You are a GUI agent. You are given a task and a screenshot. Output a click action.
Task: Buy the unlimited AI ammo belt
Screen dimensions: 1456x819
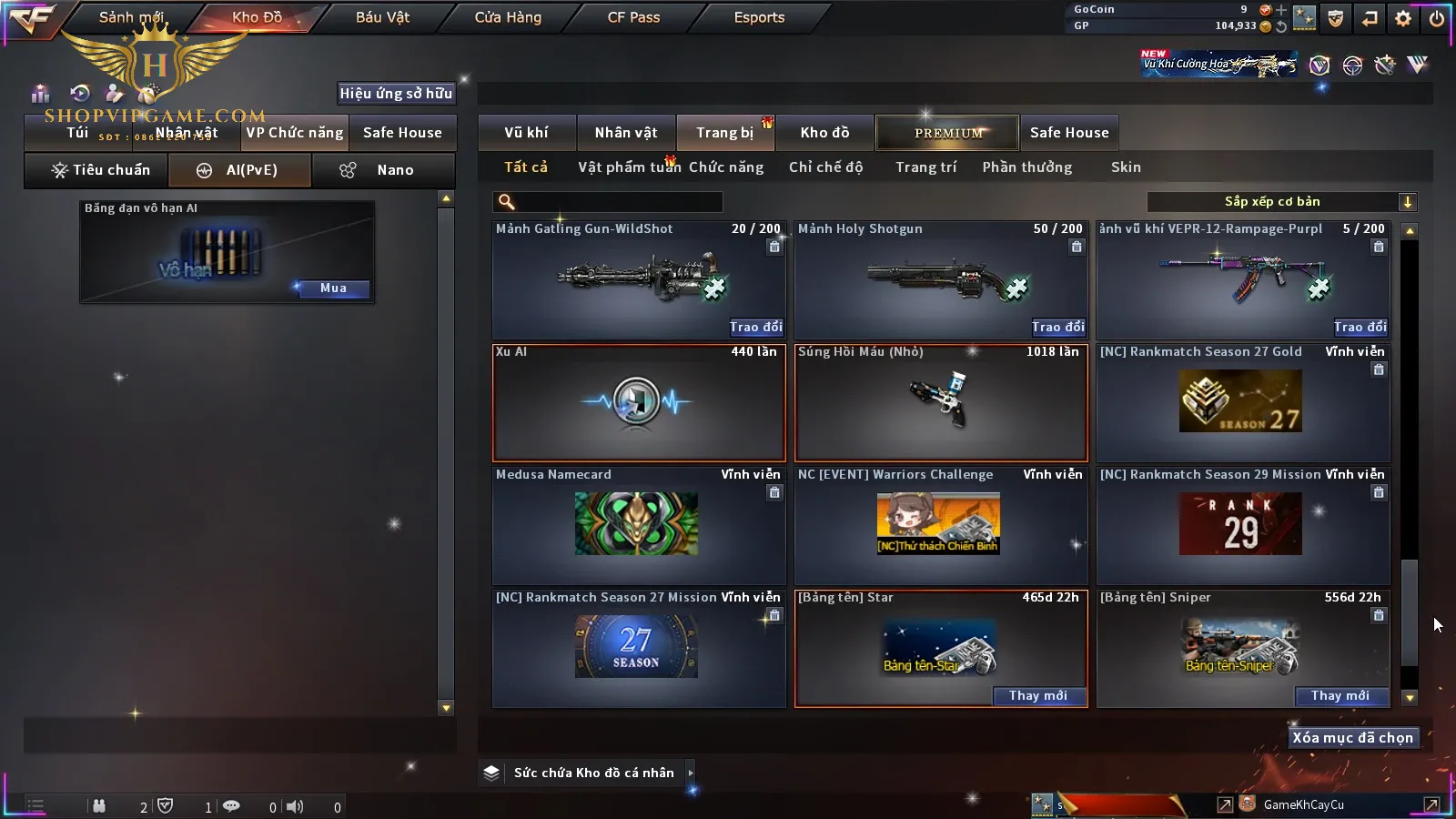(333, 288)
